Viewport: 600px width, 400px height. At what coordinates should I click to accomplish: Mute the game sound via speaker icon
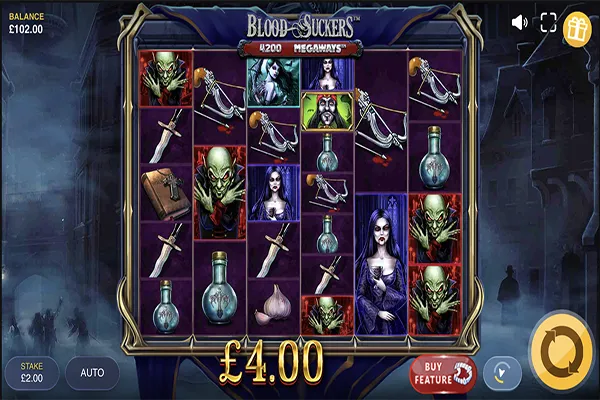click(x=519, y=21)
